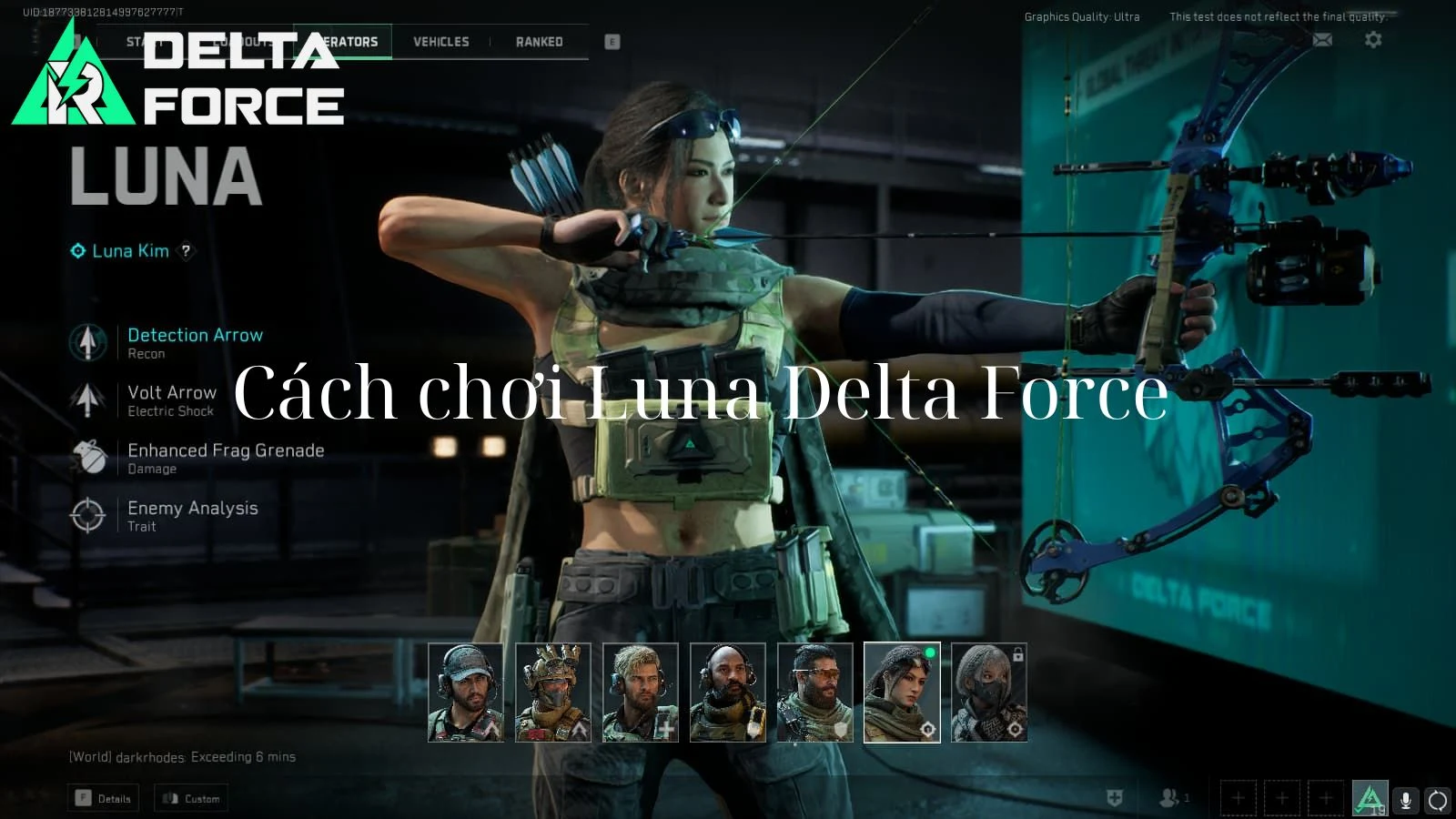Open the world chat message line
The height and width of the screenshot is (819, 1456).
click(182, 757)
